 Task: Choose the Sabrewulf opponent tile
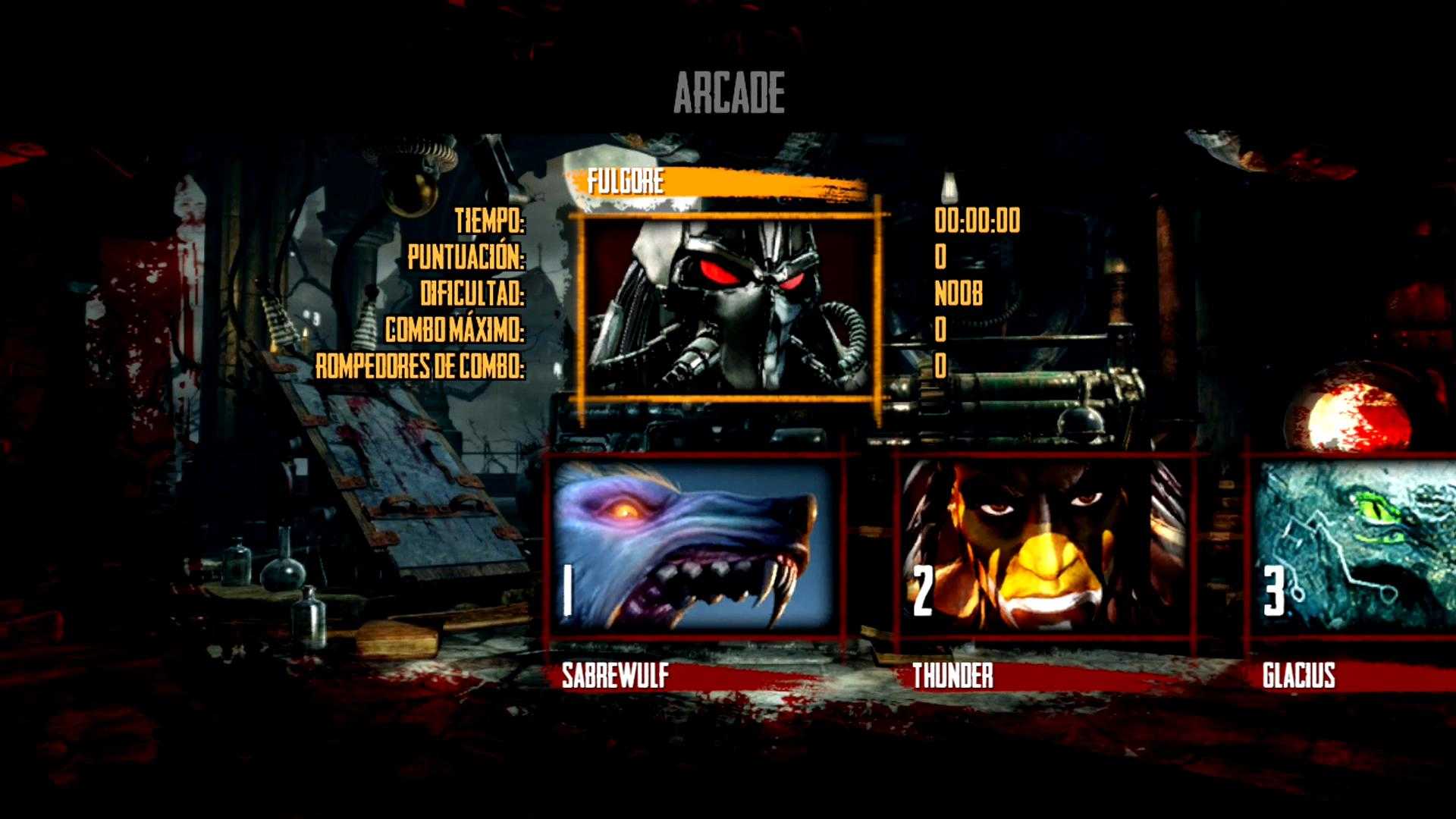click(693, 548)
